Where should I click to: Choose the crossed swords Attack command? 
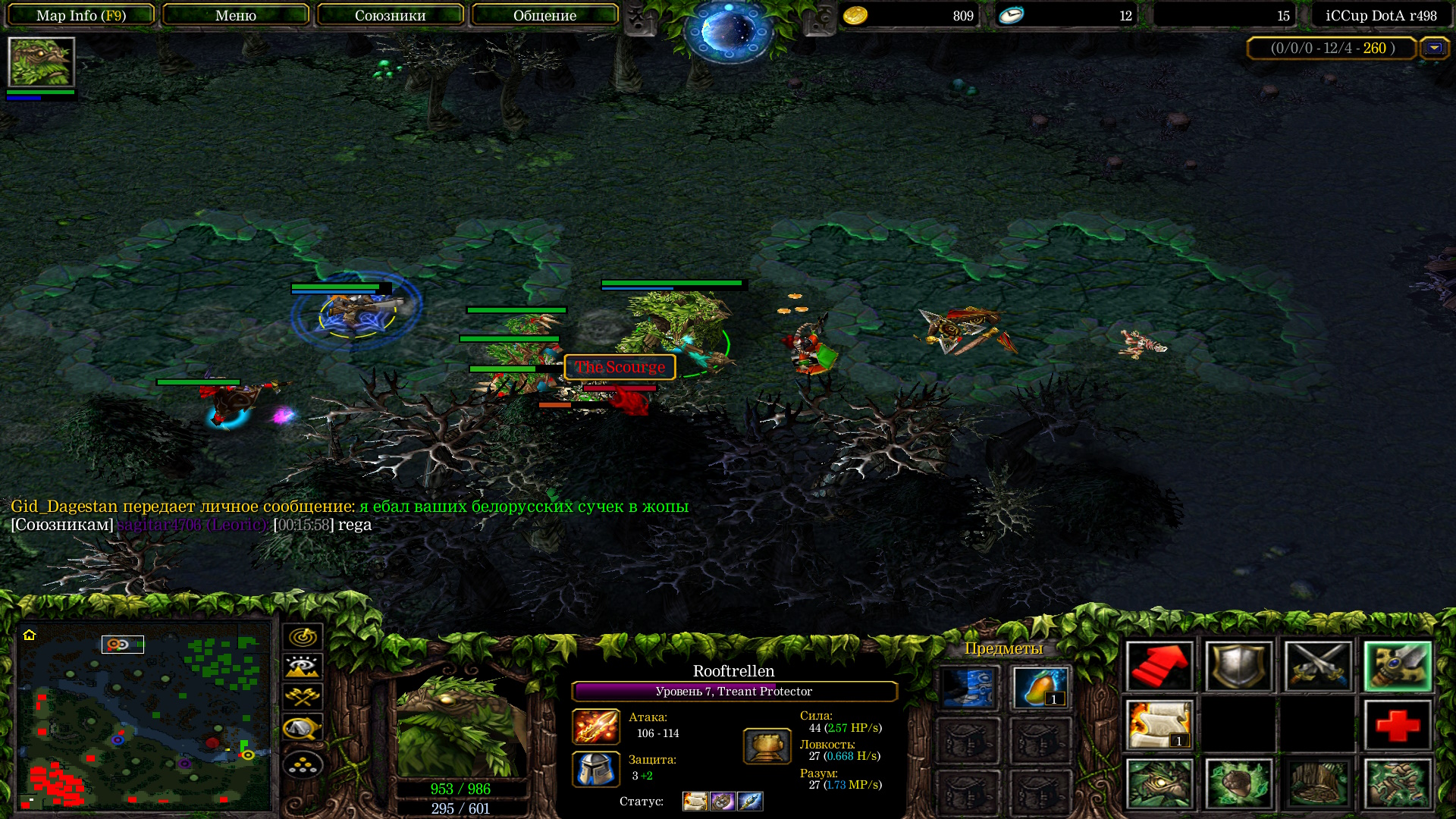point(1318,667)
